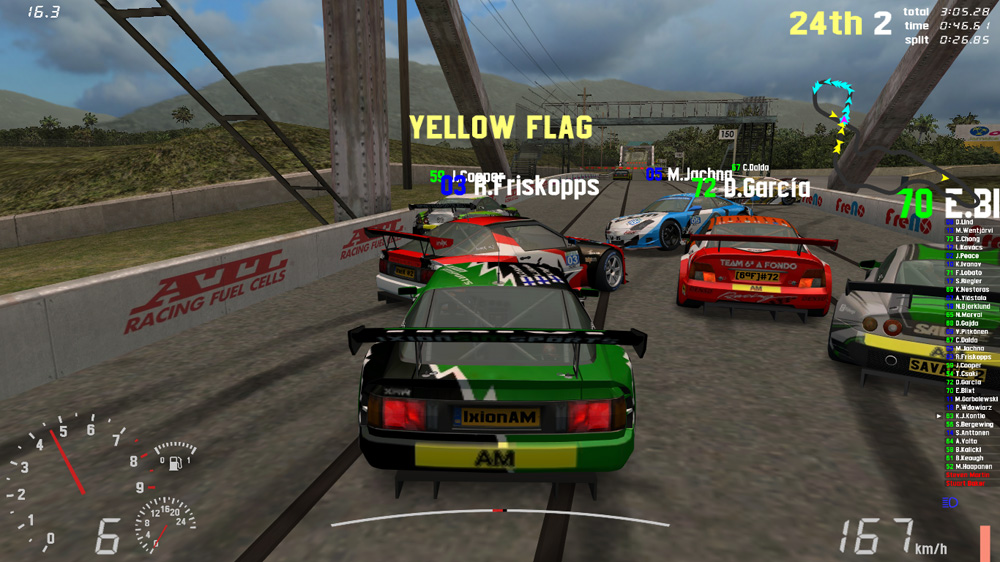Pick K.Nesteros in the driver list
The width and height of the screenshot is (1000, 562).
971,289
